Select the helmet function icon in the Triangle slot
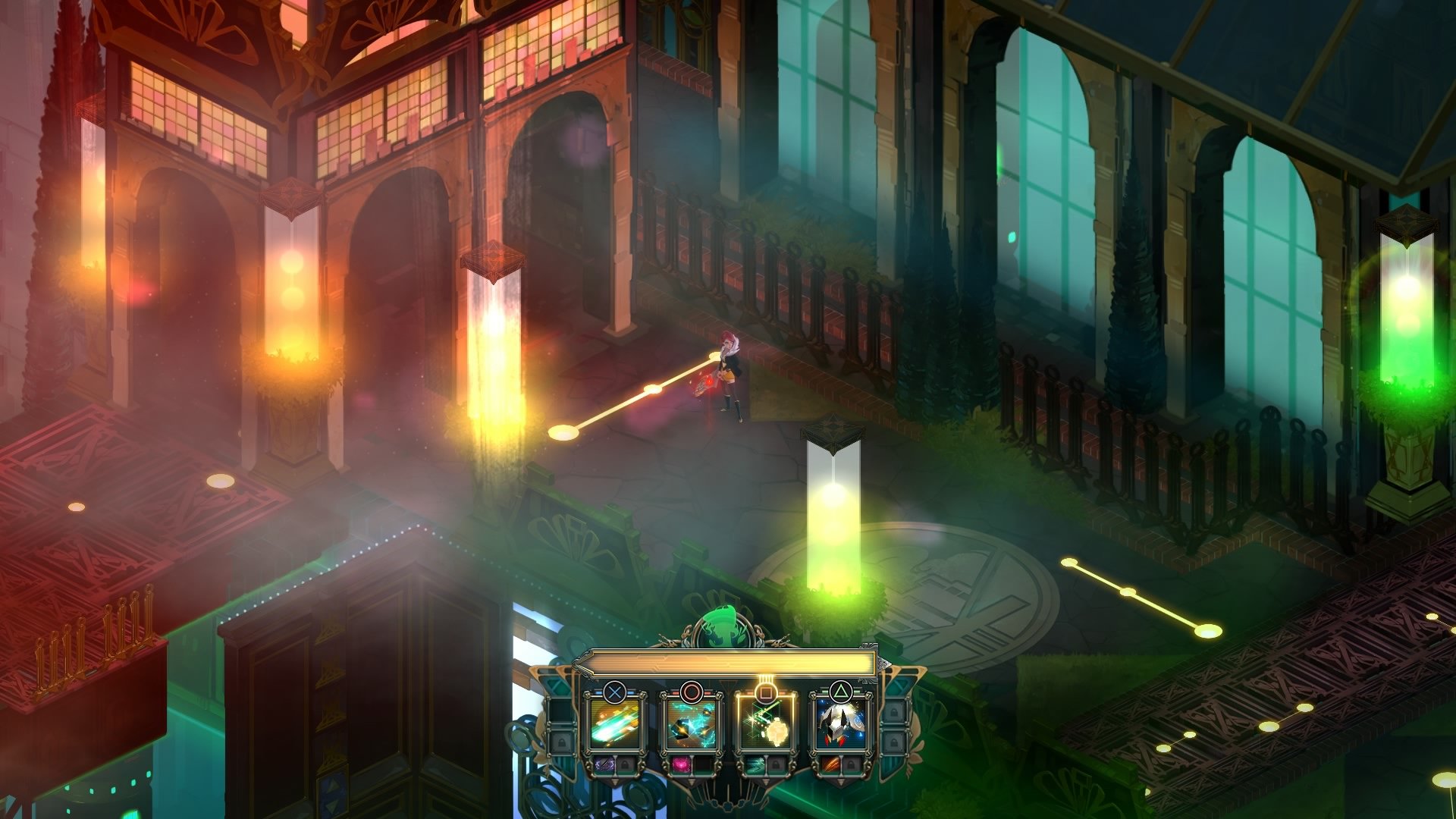1456x819 pixels. (x=842, y=724)
